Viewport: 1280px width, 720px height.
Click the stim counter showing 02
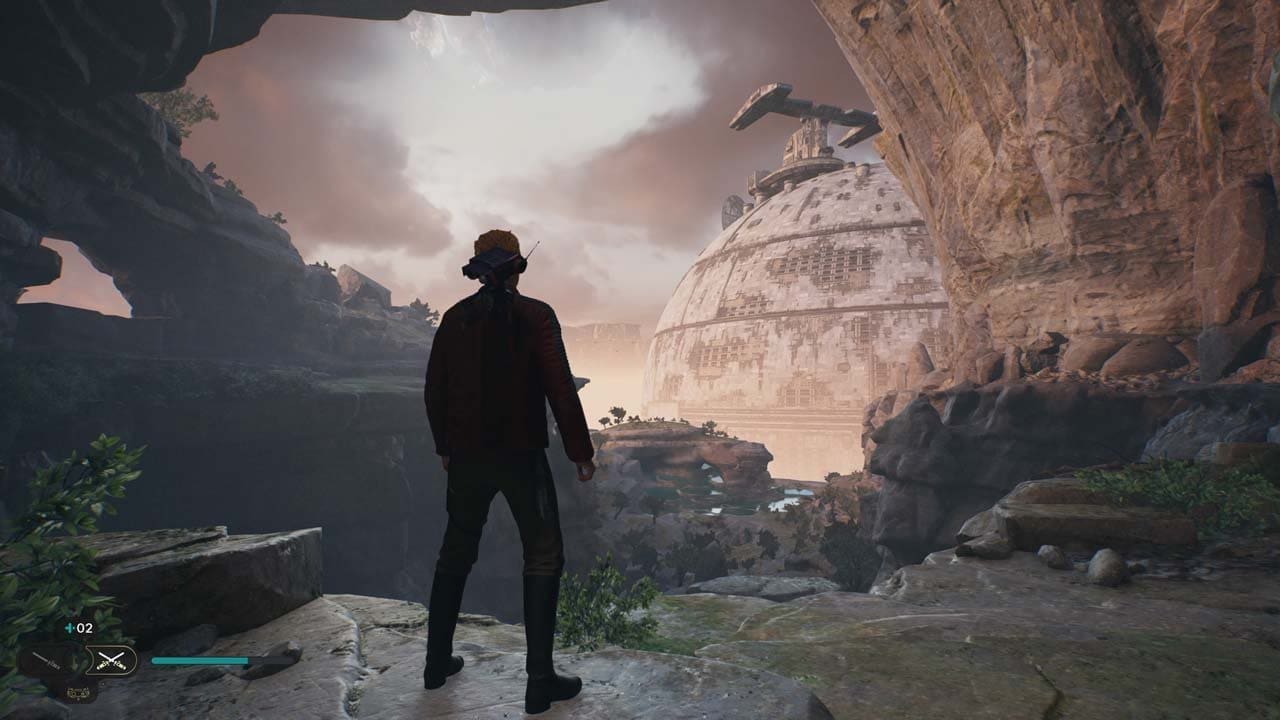(85, 628)
